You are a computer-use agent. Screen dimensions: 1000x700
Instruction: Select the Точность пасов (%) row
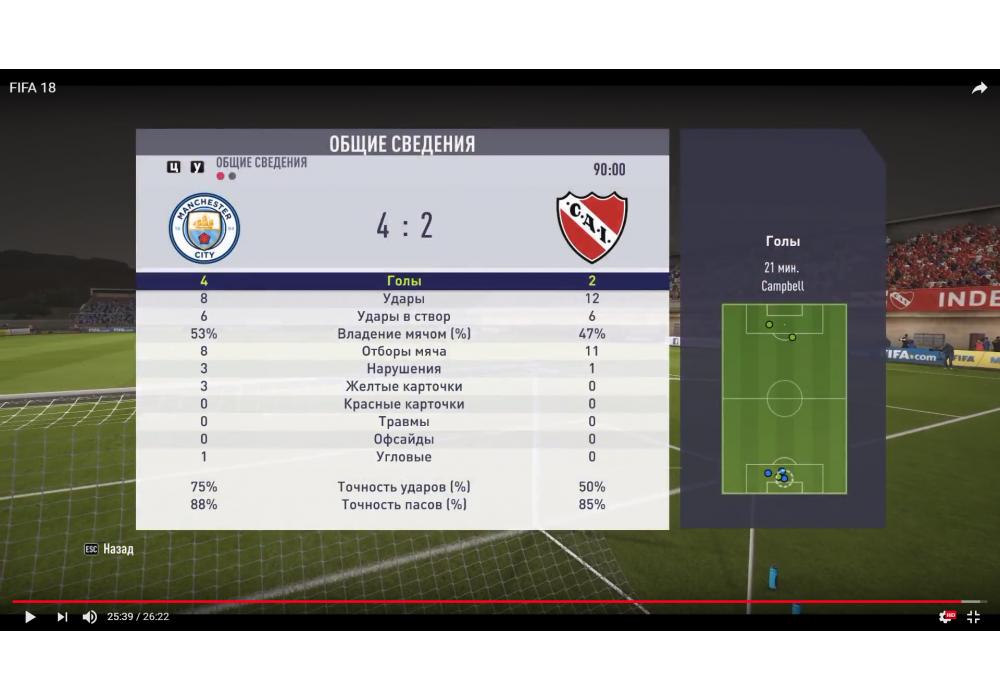403,505
